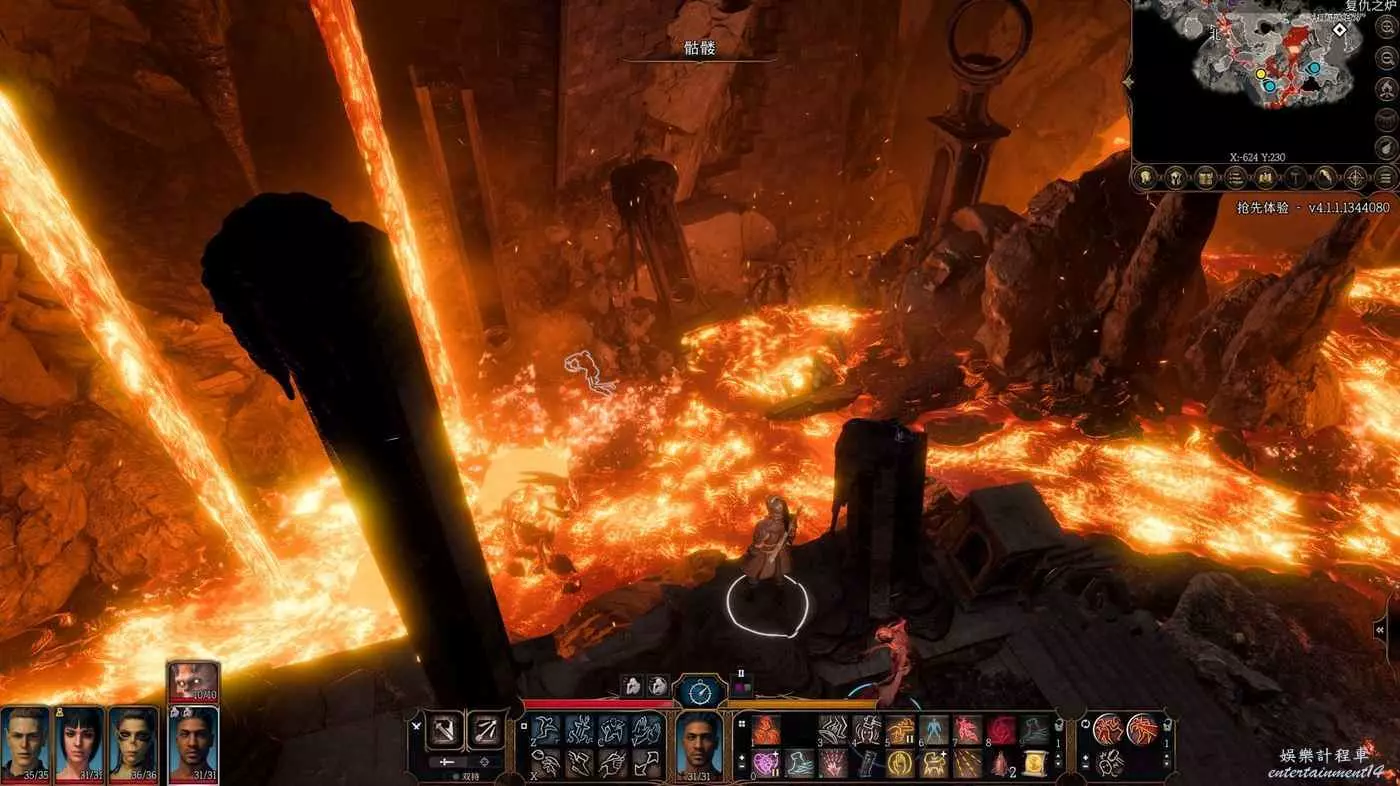Image resolution: width=1400 pixels, height=786 pixels.
Task: Choose the black-haired woman's party portrait
Action: coord(79,742)
